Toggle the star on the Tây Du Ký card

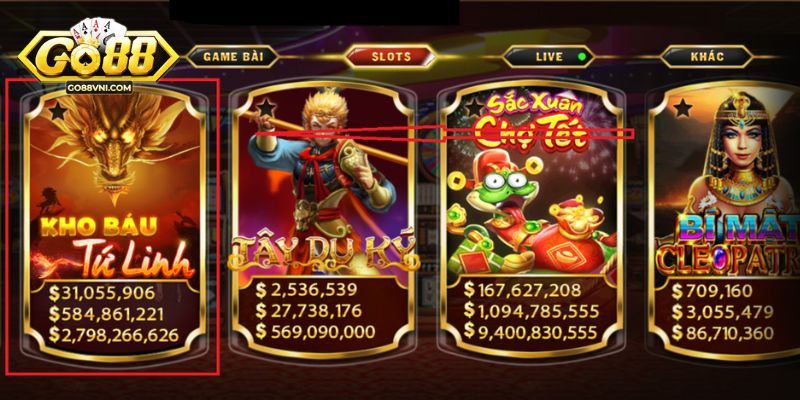click(x=265, y=108)
